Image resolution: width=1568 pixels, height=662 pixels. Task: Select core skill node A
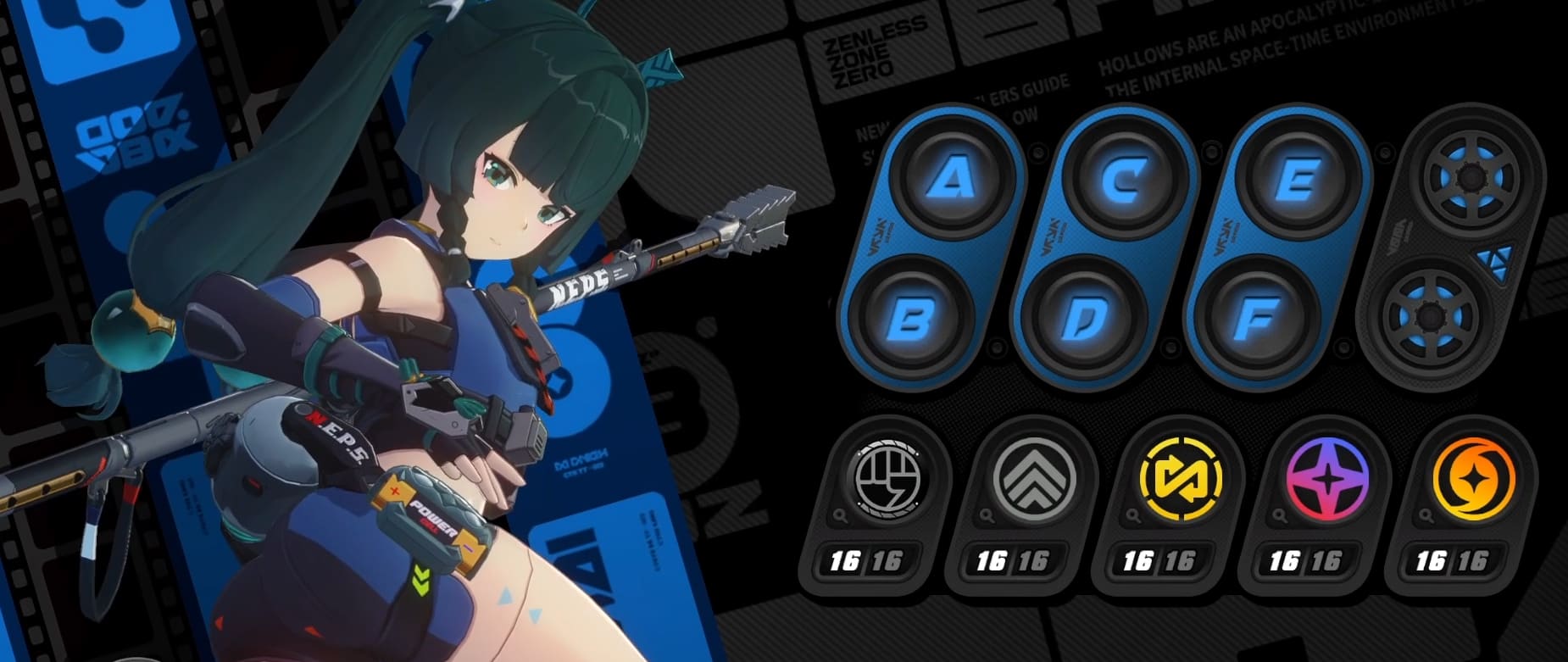tap(956, 180)
